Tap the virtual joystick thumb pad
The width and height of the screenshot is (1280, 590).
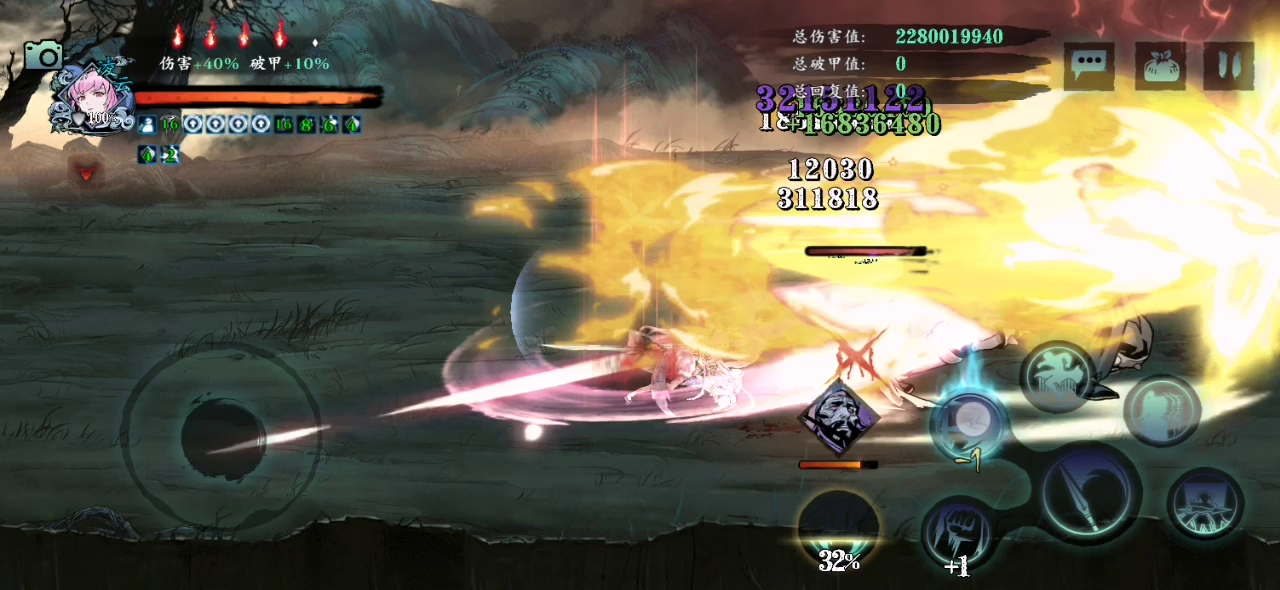(x=223, y=438)
